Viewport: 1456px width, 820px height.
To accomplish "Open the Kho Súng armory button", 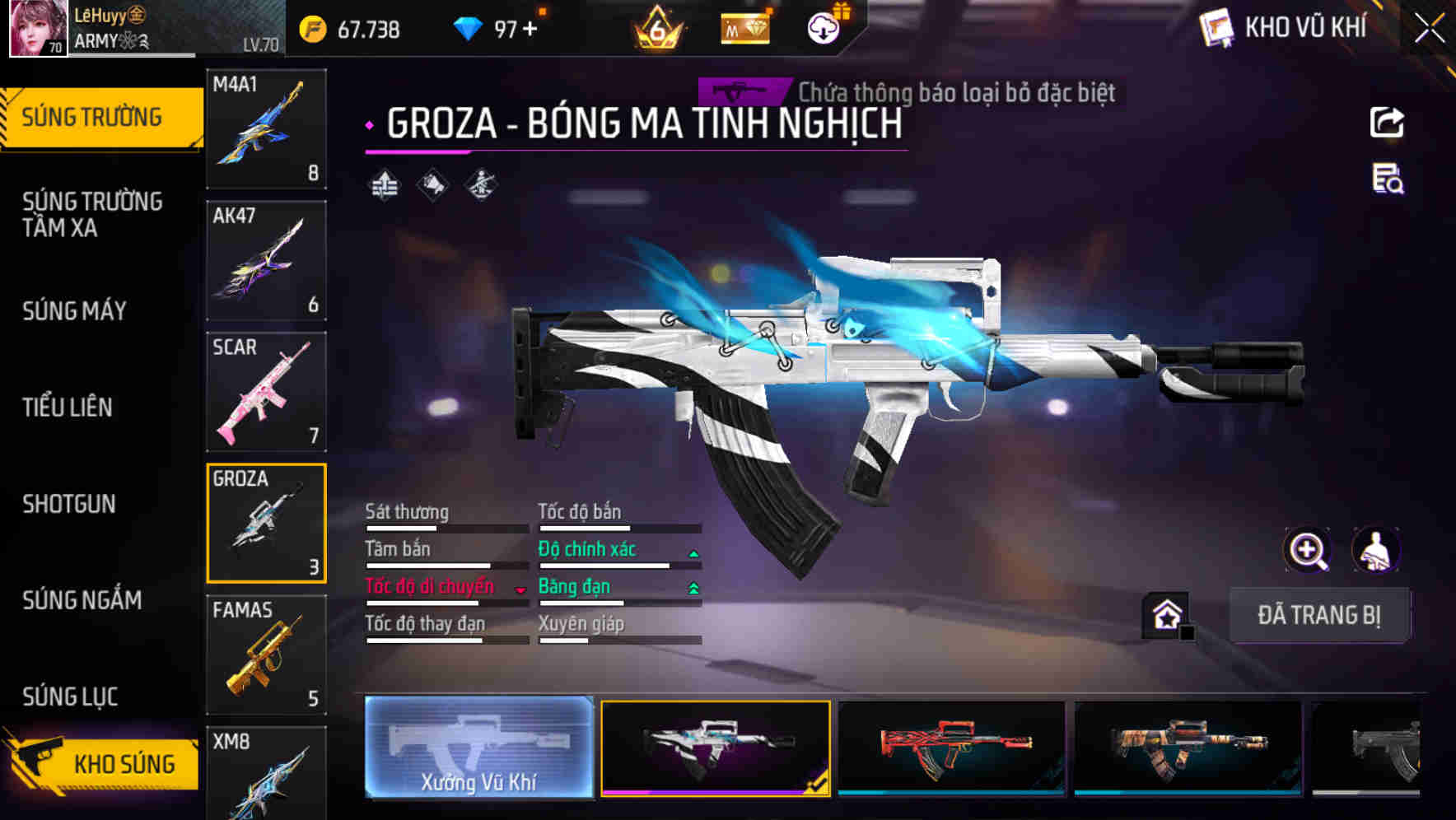I will pyautogui.click(x=103, y=762).
